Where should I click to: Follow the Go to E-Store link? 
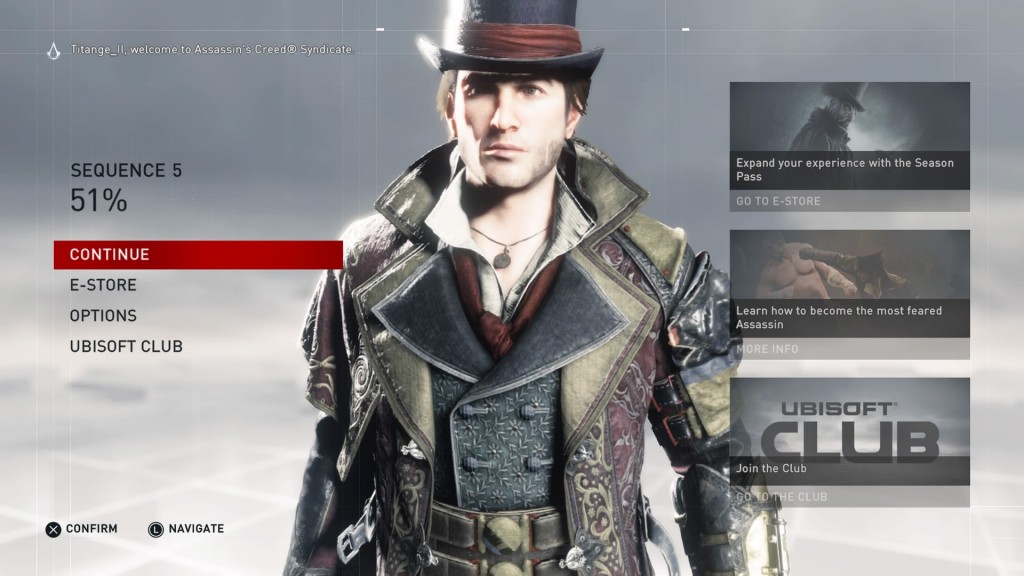click(x=779, y=201)
